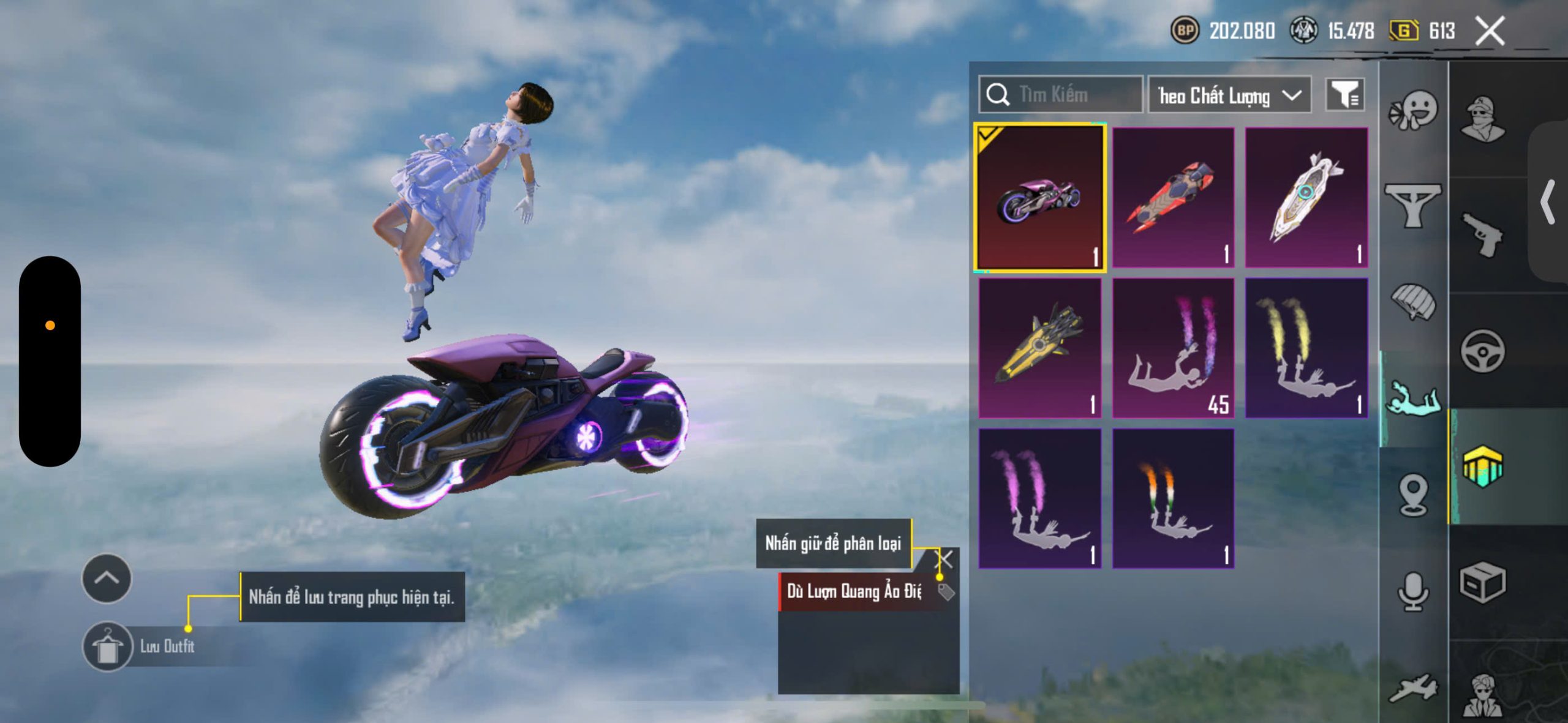Save current look with Lưu Outfit
The image size is (1568, 723).
[x=108, y=646]
